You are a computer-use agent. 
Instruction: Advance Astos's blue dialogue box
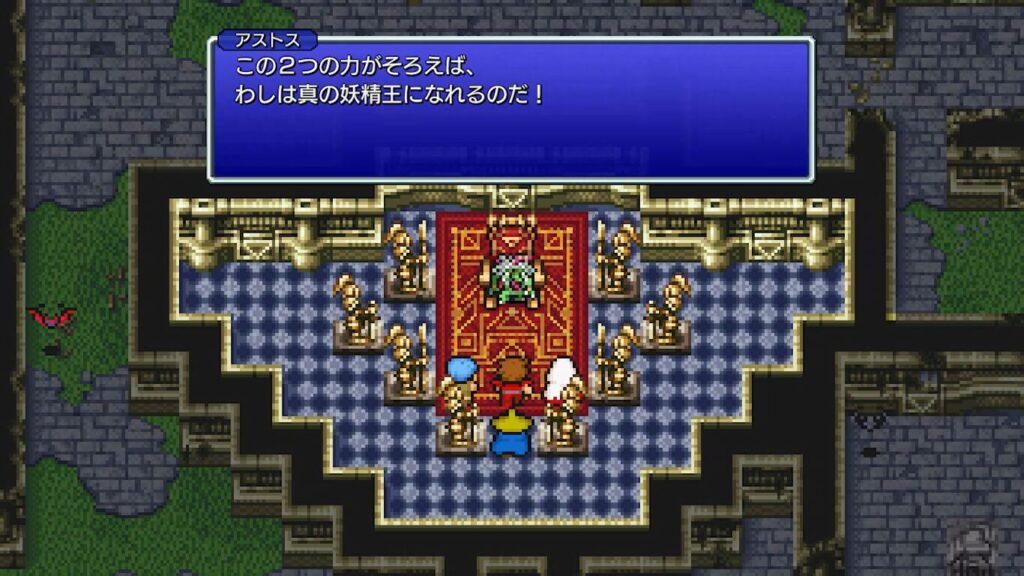510,110
